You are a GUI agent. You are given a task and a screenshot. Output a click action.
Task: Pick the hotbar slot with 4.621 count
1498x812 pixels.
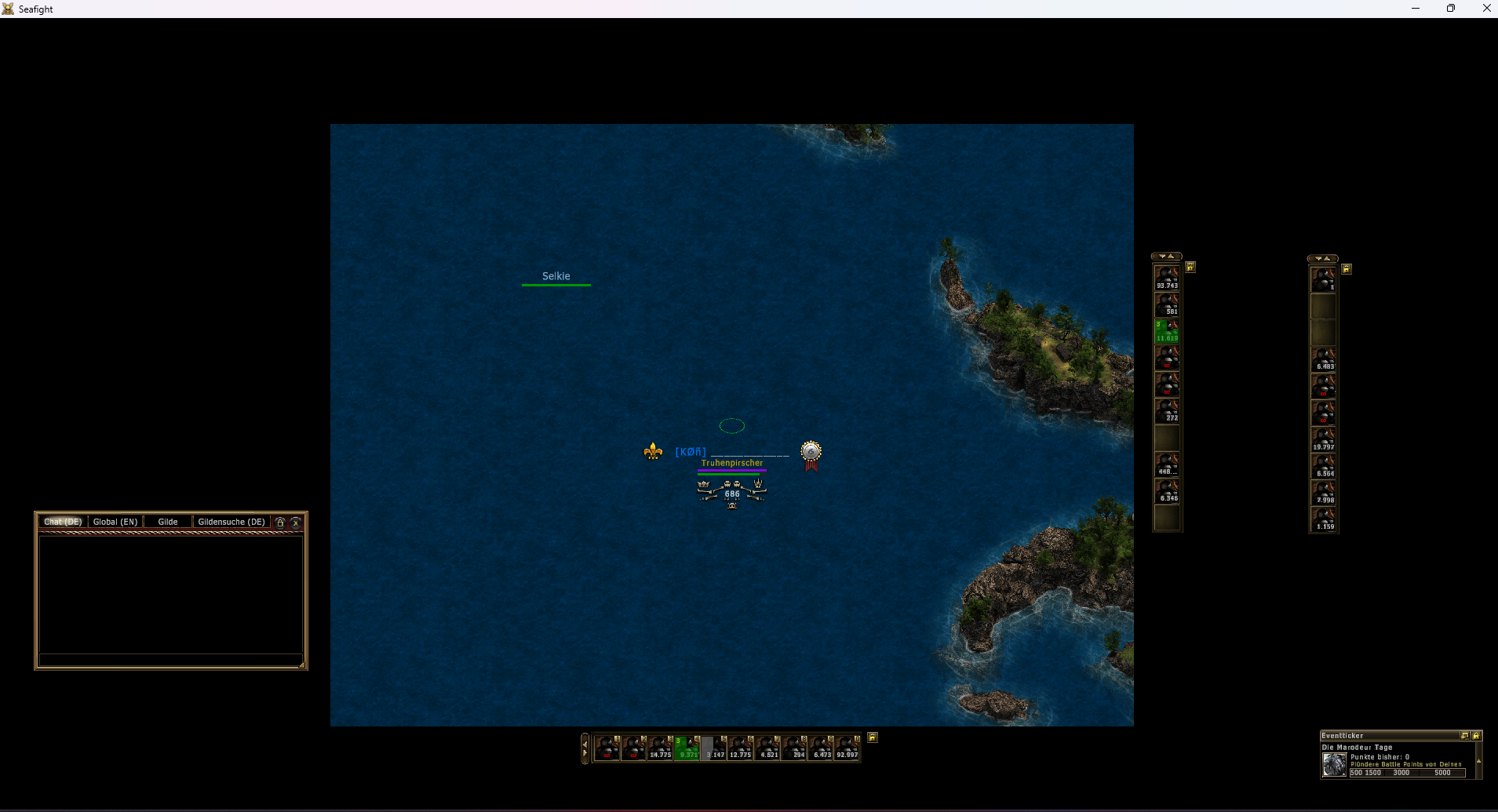[x=767, y=748]
